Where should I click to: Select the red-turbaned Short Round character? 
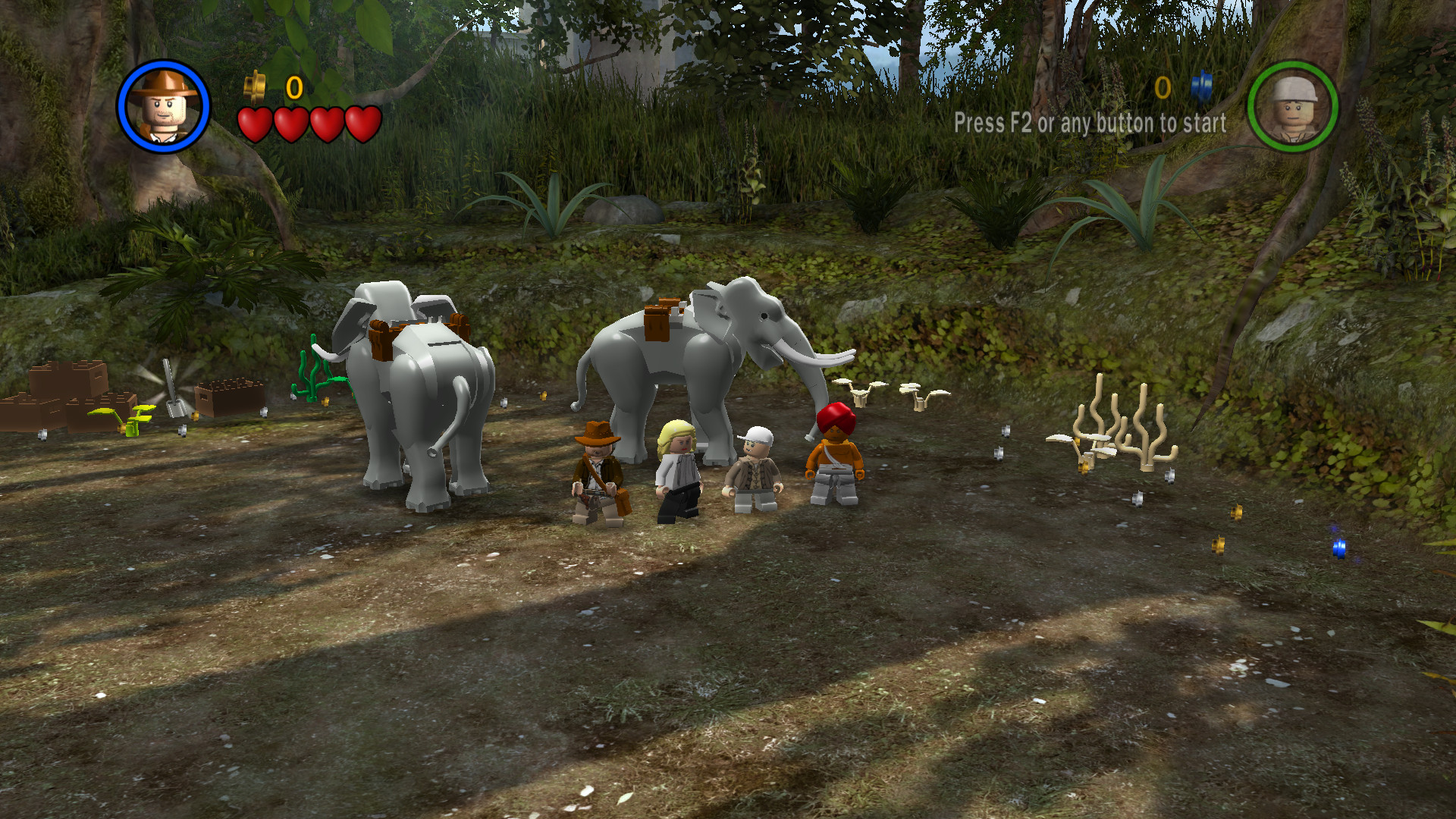[x=834, y=455]
